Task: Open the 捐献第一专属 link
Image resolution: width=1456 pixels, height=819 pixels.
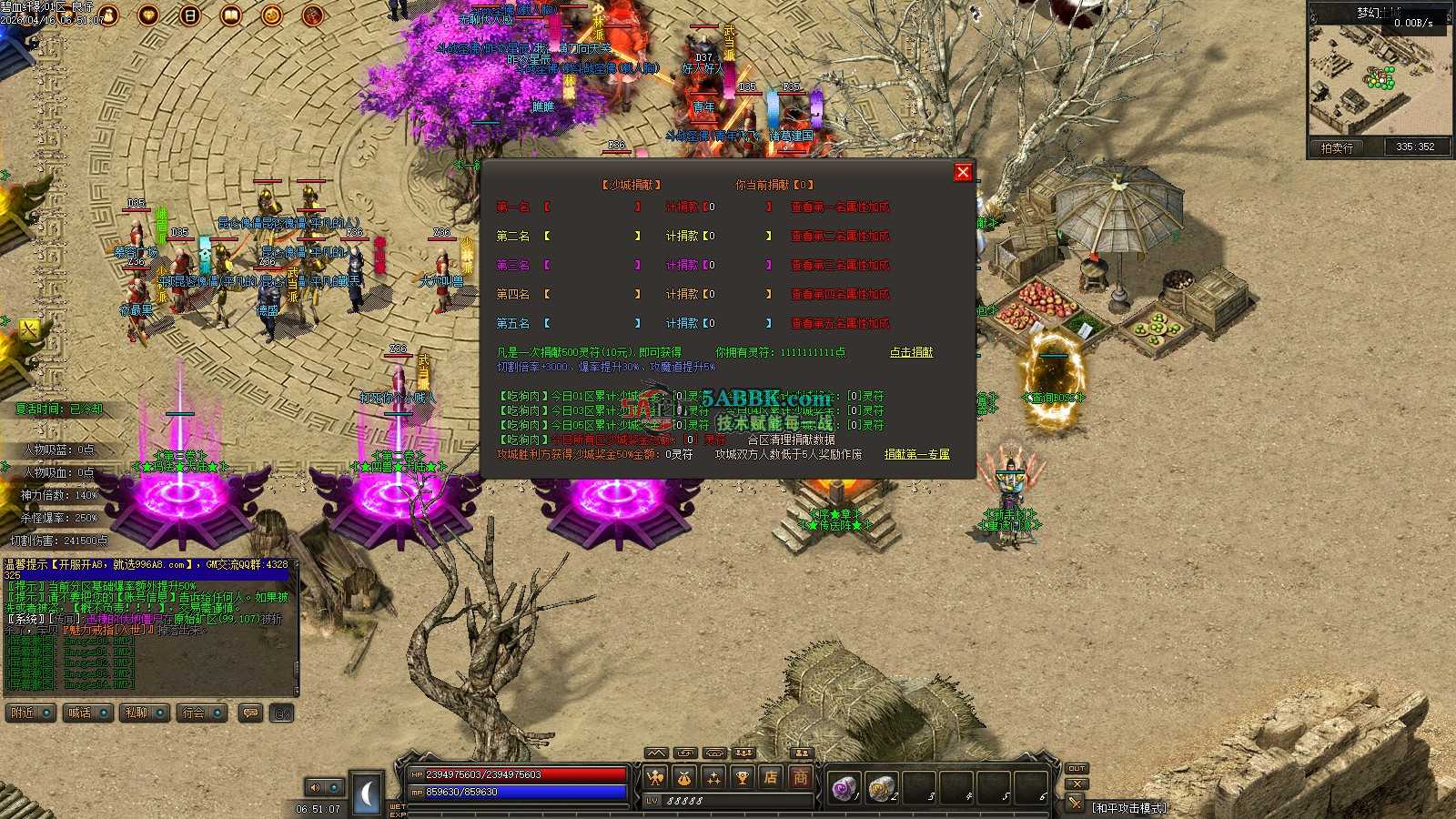Action: point(916,454)
